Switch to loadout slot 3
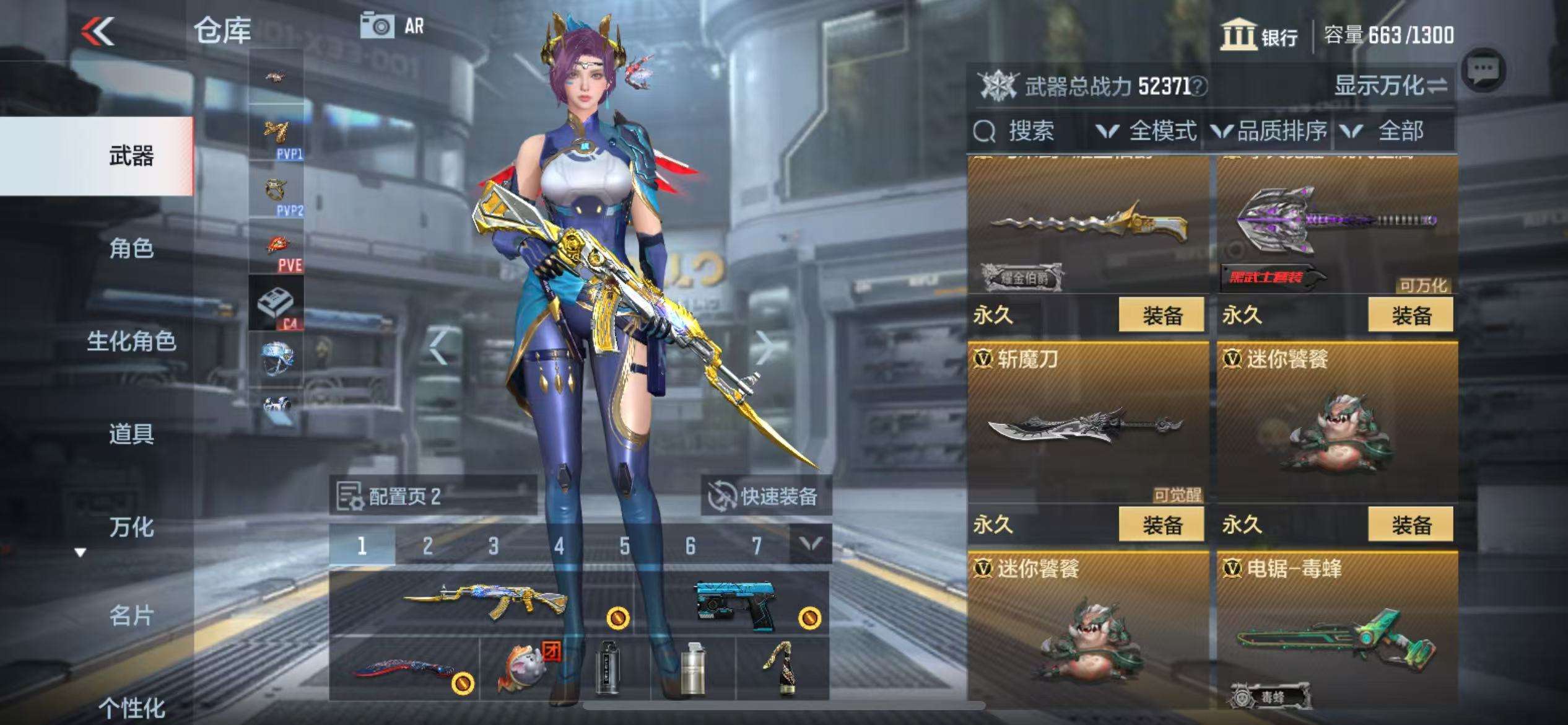 coord(493,546)
